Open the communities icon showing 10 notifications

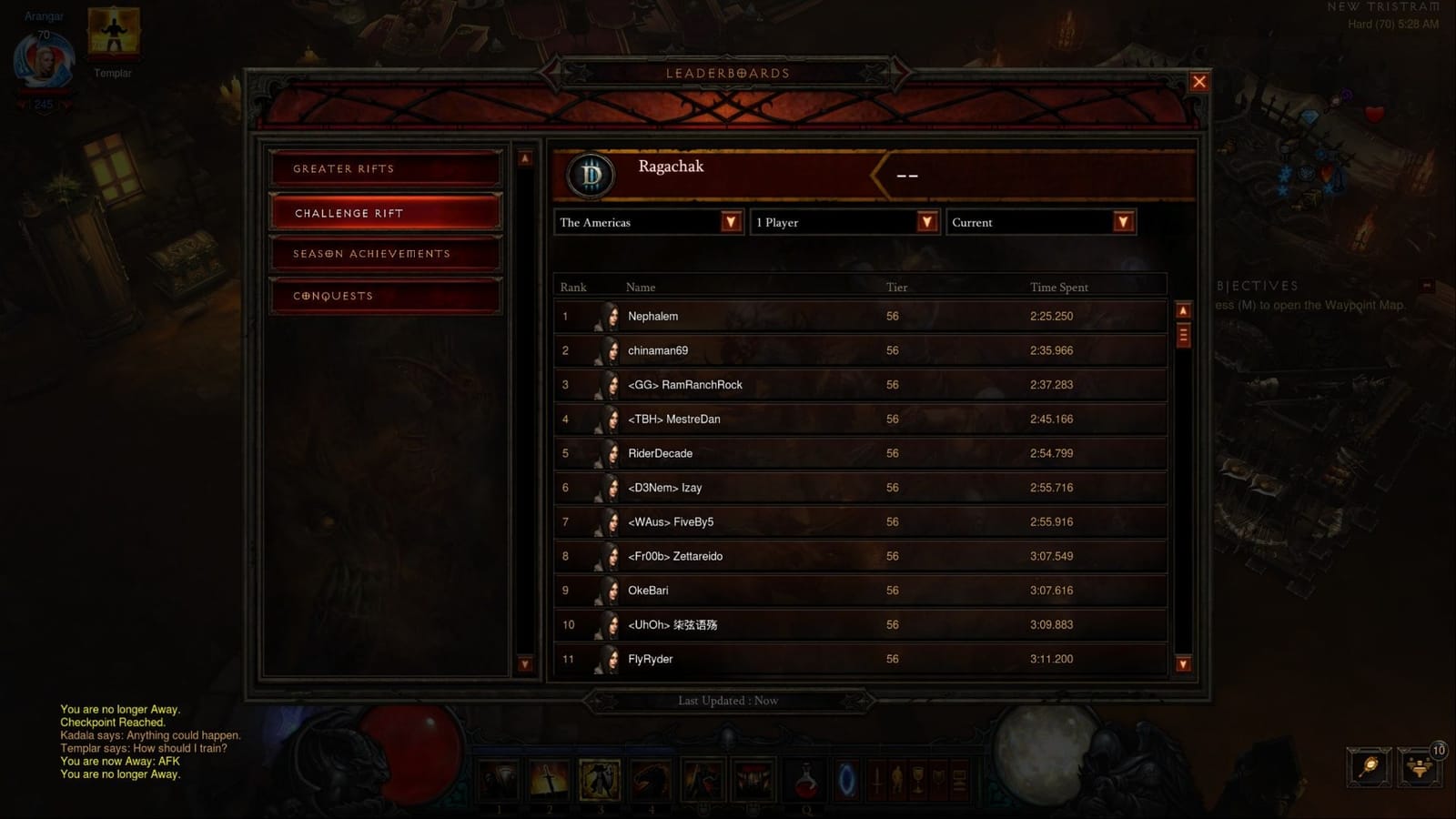coord(1420,768)
